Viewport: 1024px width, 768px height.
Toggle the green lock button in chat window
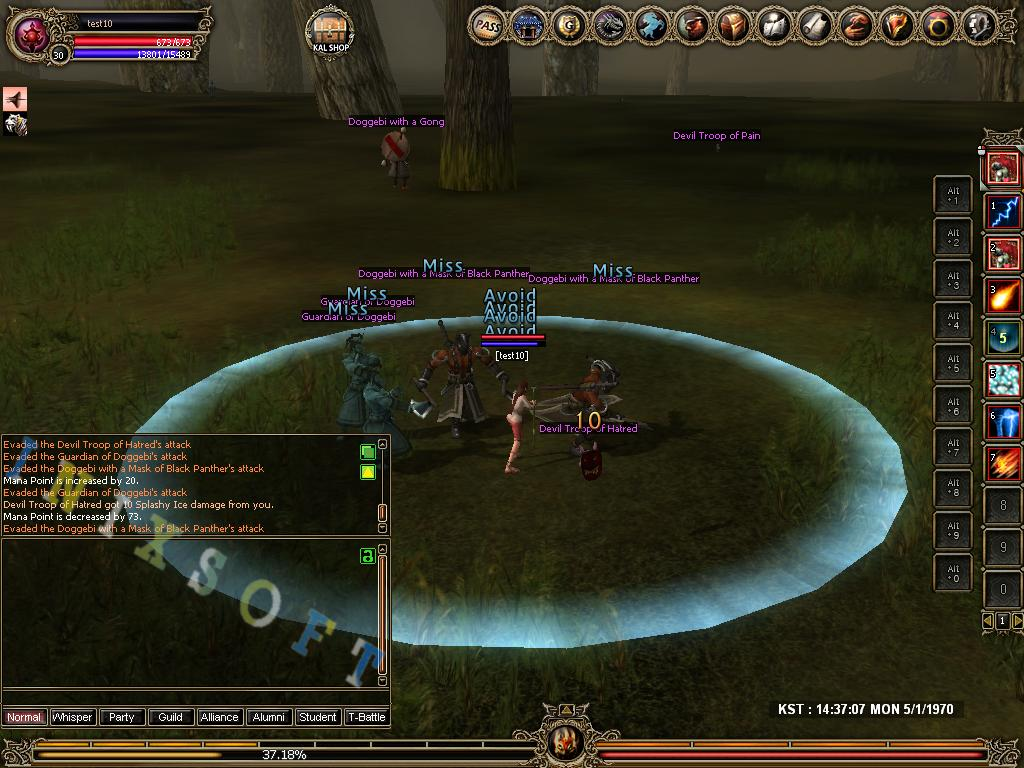click(x=367, y=555)
